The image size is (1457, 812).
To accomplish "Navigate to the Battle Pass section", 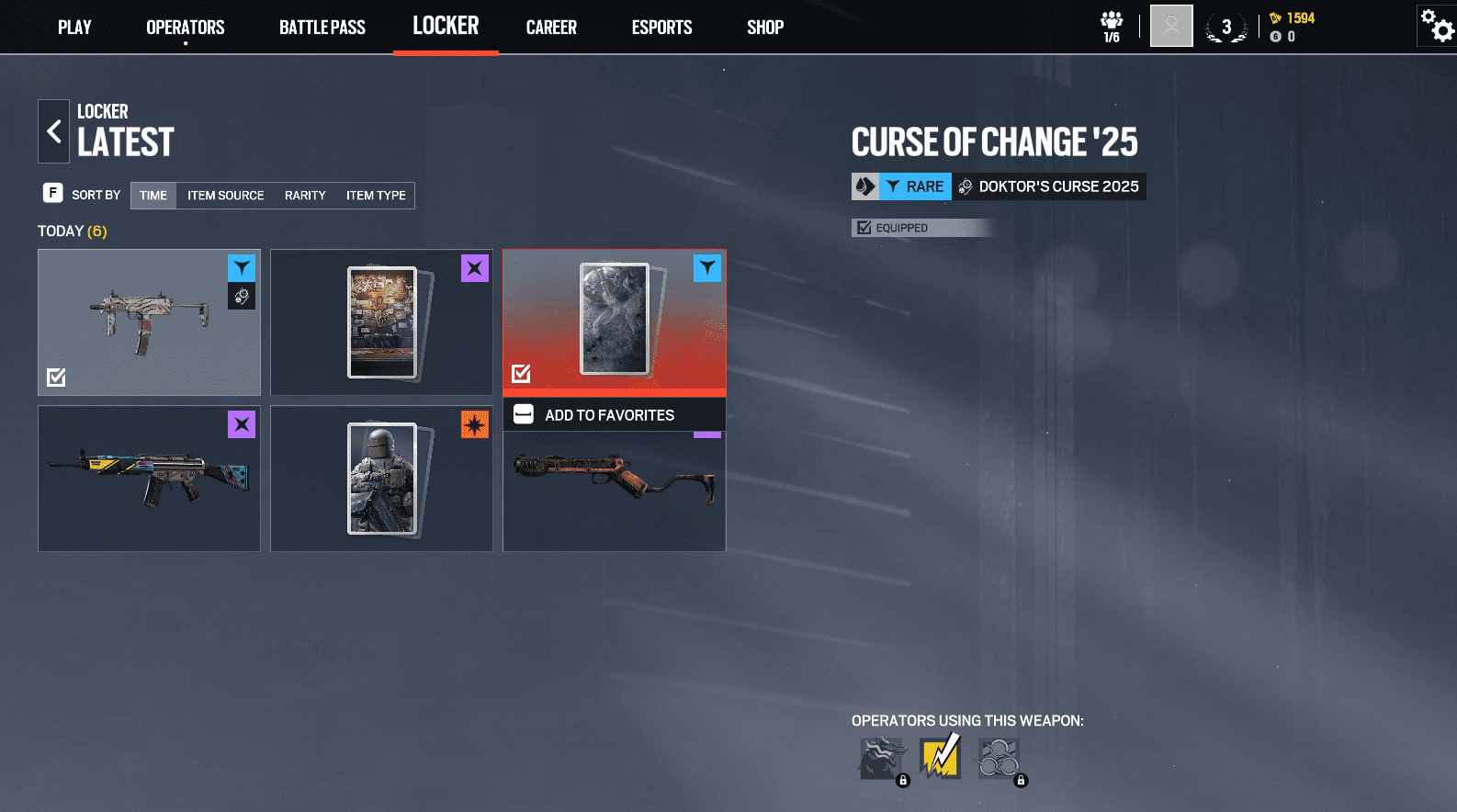I will coord(322,27).
